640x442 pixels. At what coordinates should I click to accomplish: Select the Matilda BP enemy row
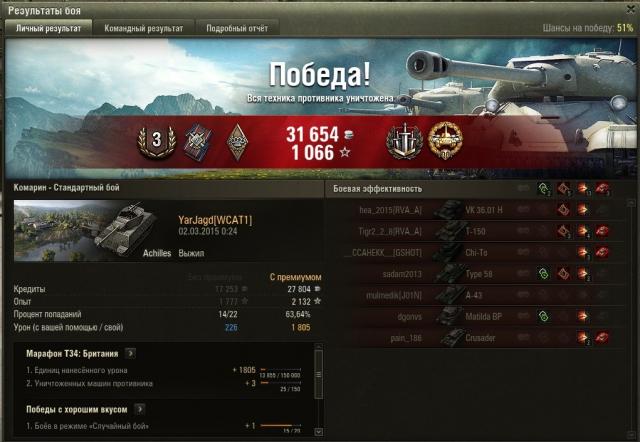[470, 317]
